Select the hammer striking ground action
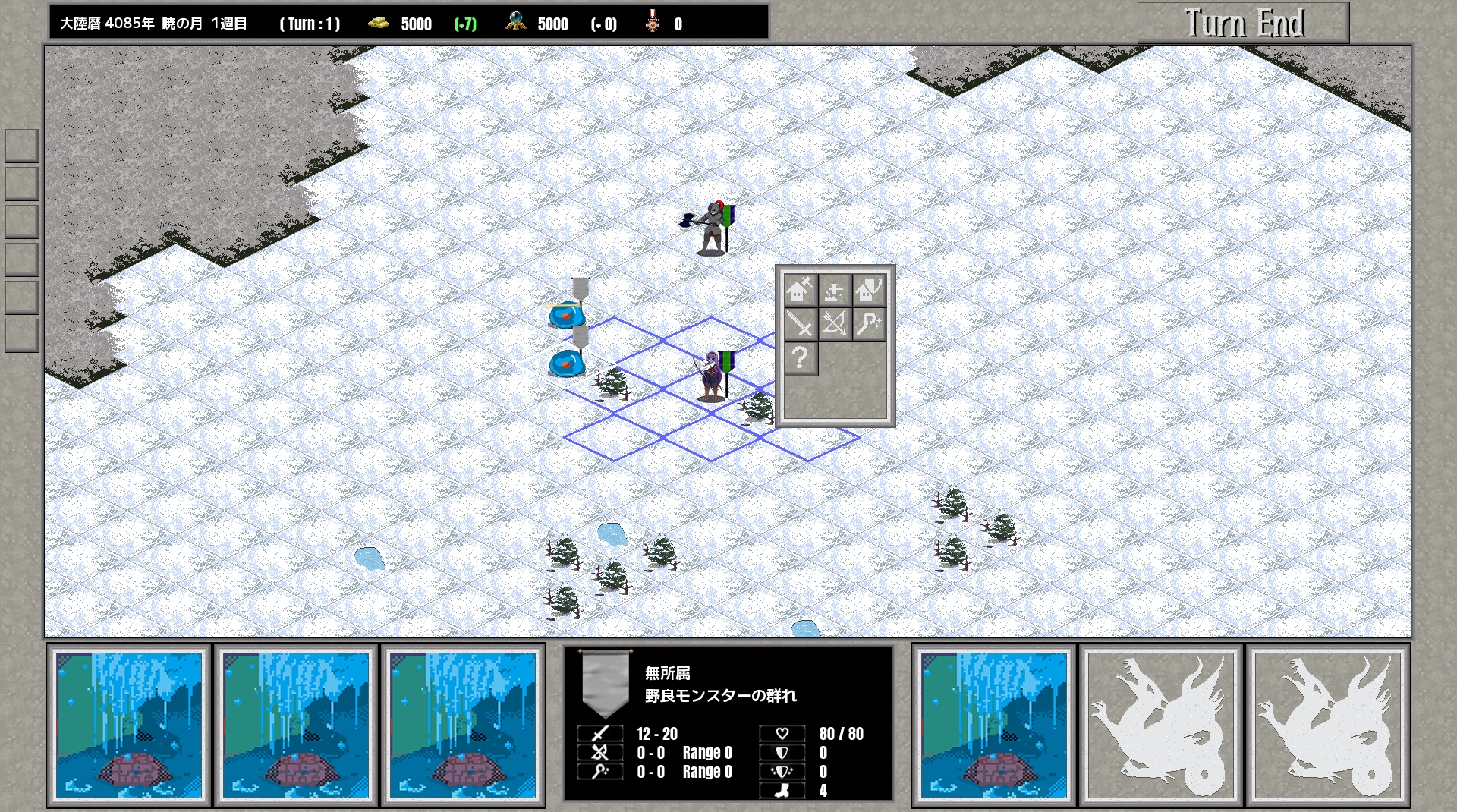The image size is (1457, 812). click(x=834, y=290)
